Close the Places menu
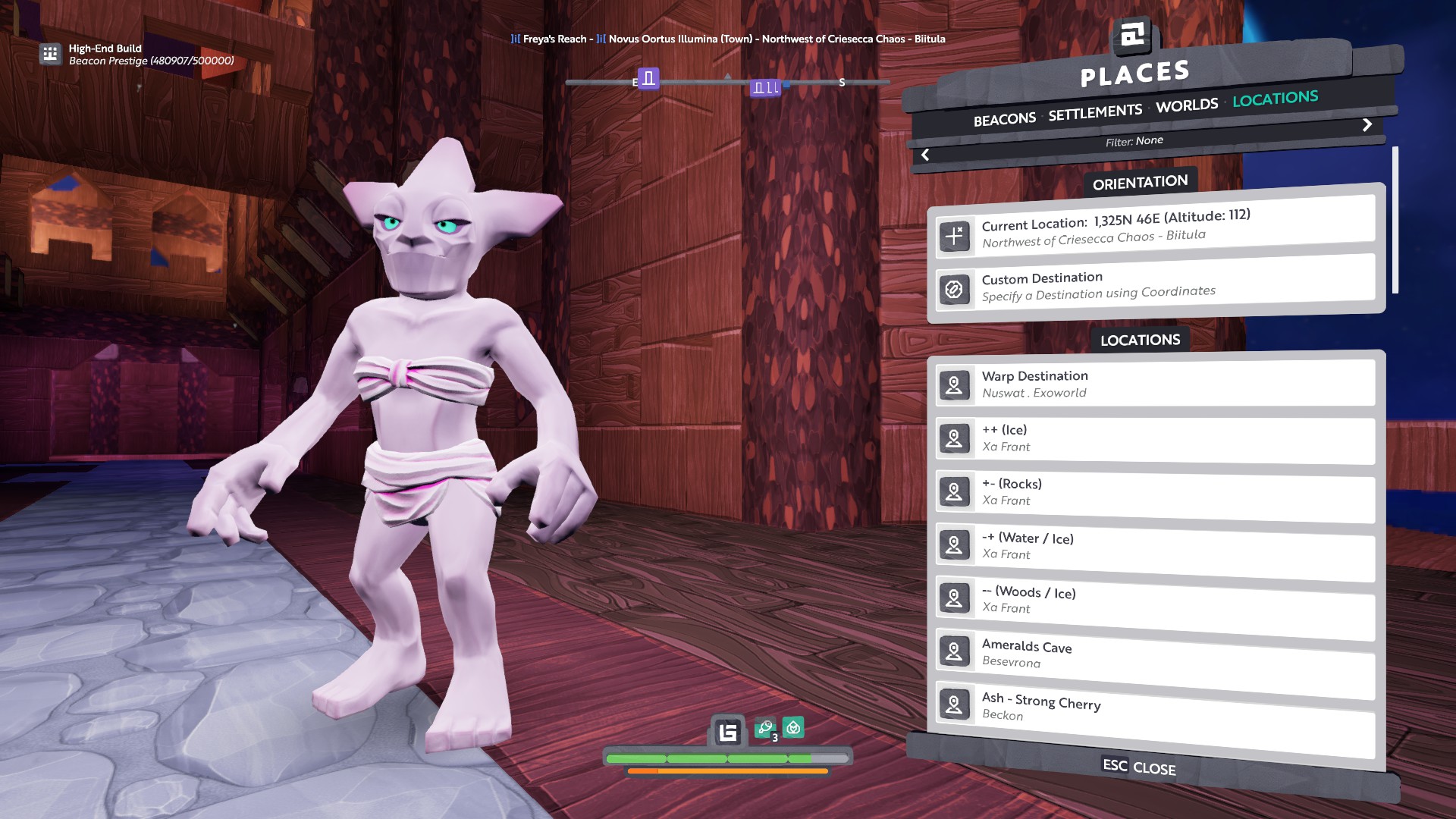Image resolution: width=1456 pixels, height=819 pixels. pos(1138,767)
